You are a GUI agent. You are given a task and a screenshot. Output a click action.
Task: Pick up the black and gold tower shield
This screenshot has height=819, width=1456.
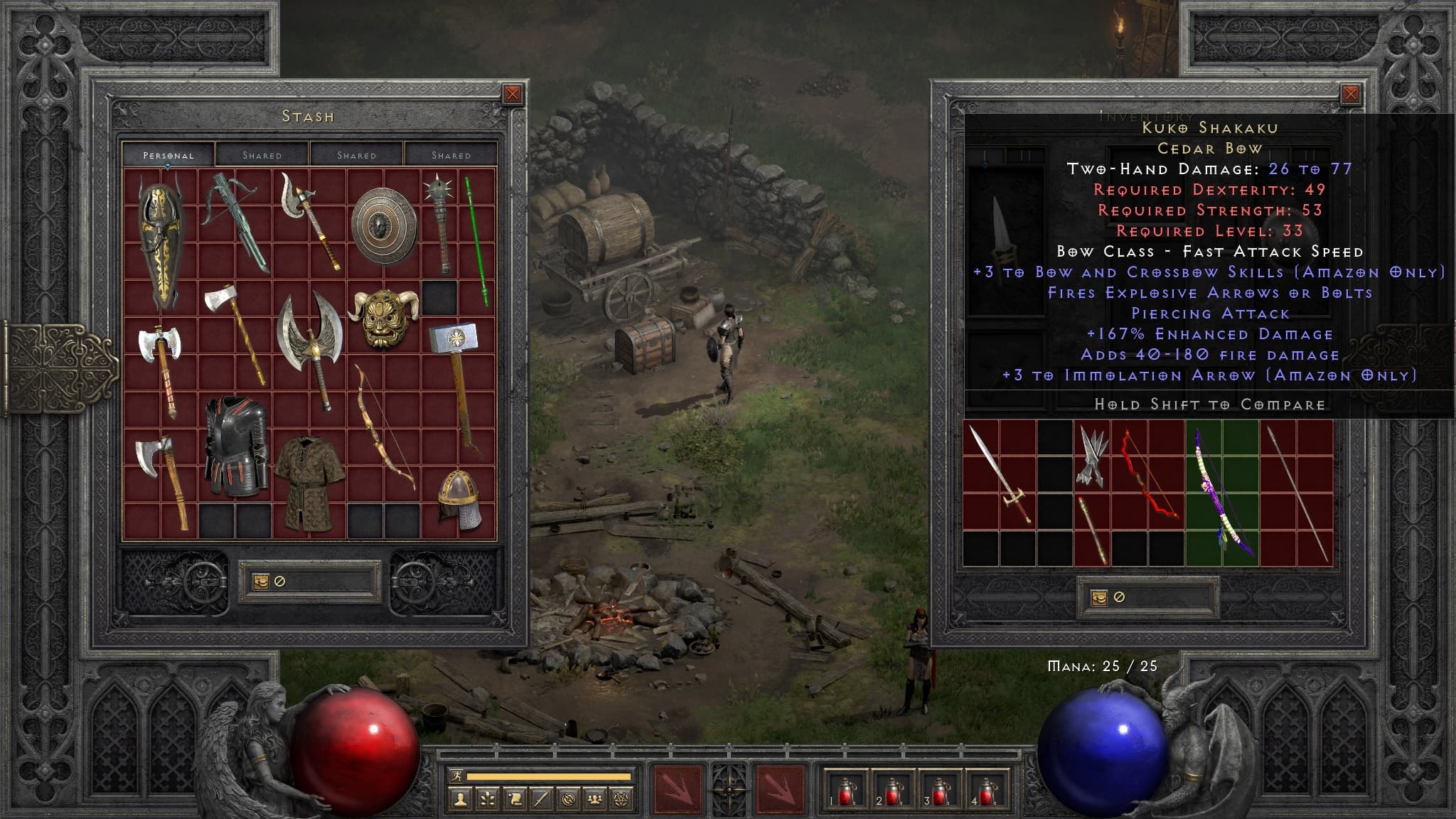tap(161, 242)
